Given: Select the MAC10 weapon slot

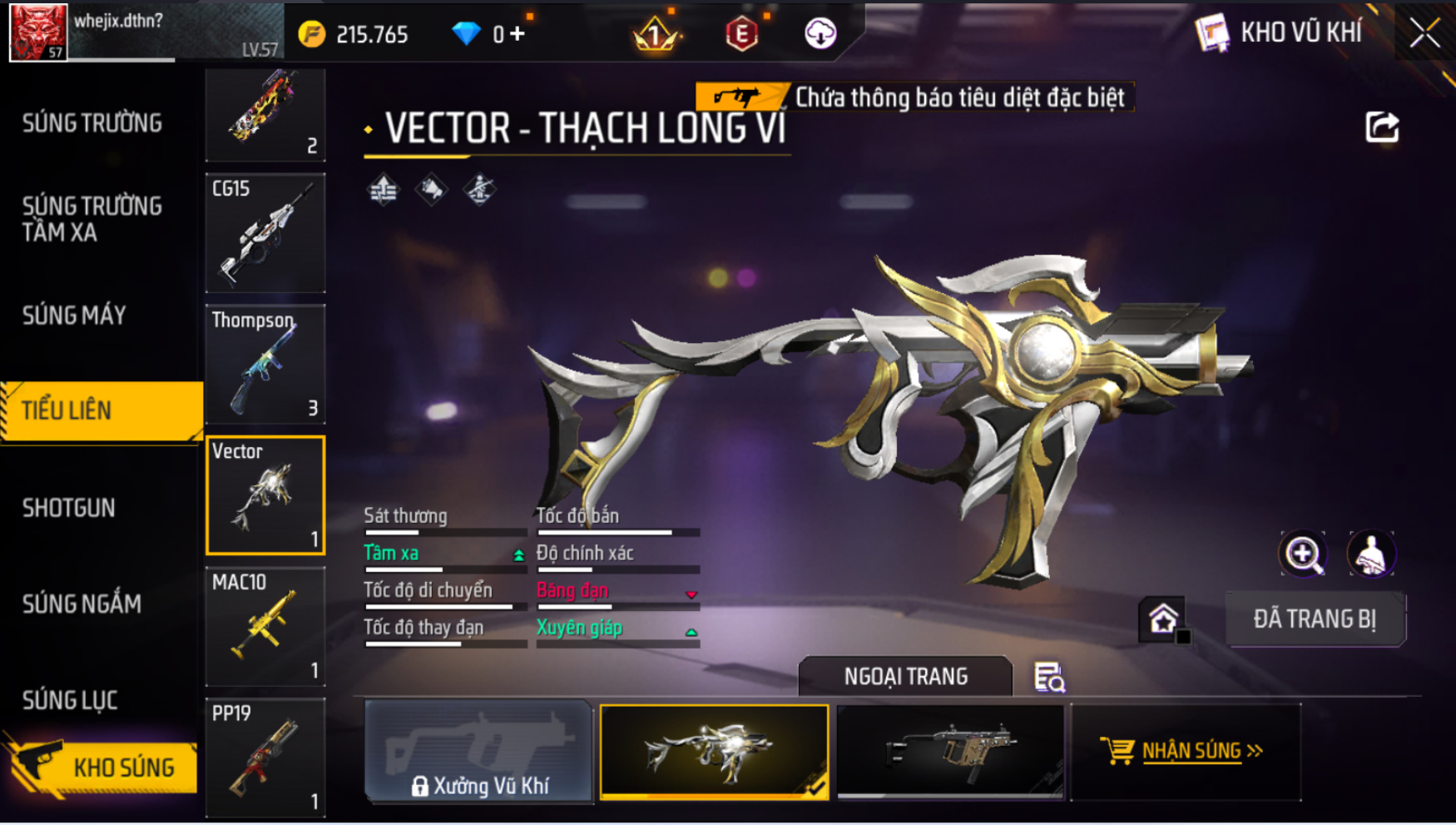Looking at the screenshot, I should (265, 626).
